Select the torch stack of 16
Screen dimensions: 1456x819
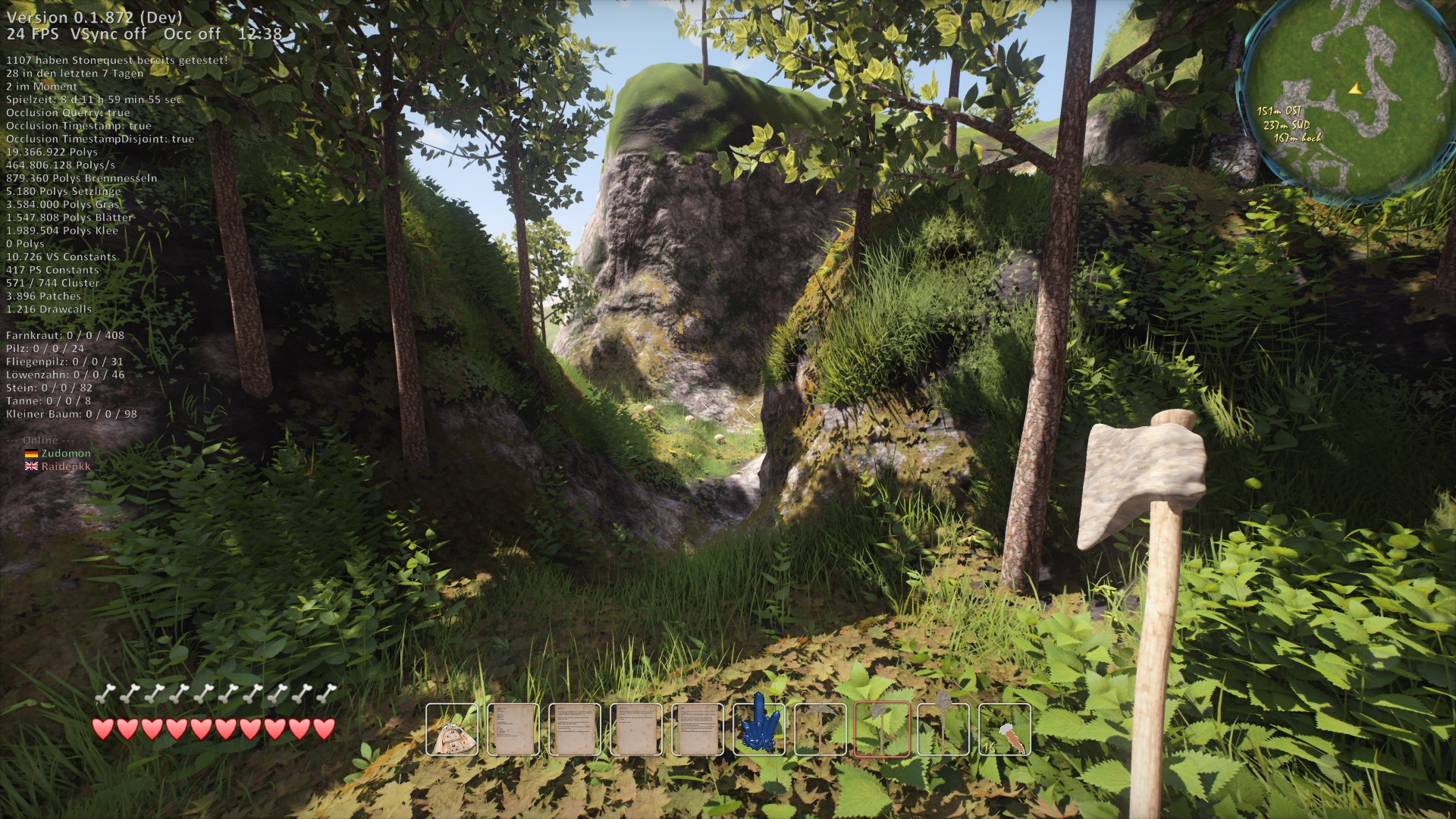click(1005, 730)
